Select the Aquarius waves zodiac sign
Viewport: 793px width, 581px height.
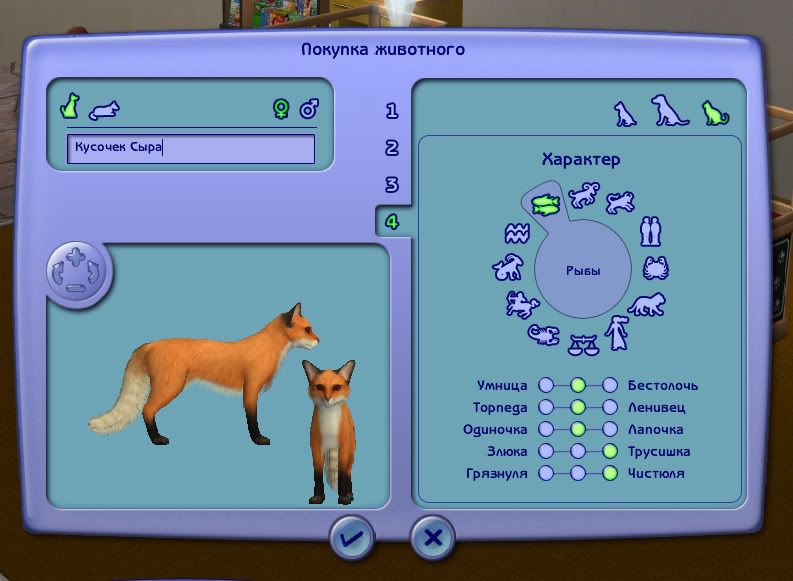pyautogui.click(x=516, y=234)
